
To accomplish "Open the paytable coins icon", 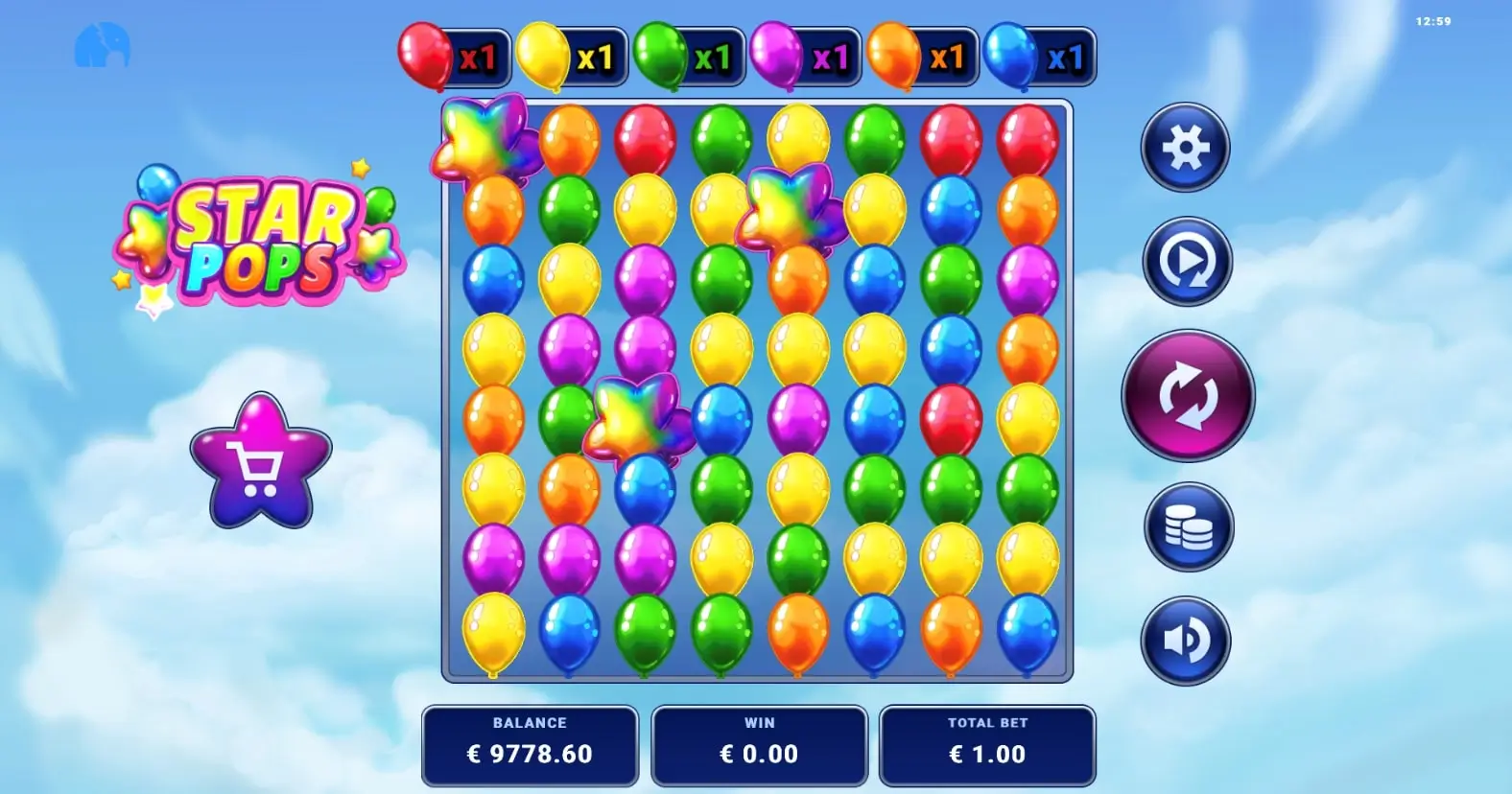I will [x=1186, y=526].
